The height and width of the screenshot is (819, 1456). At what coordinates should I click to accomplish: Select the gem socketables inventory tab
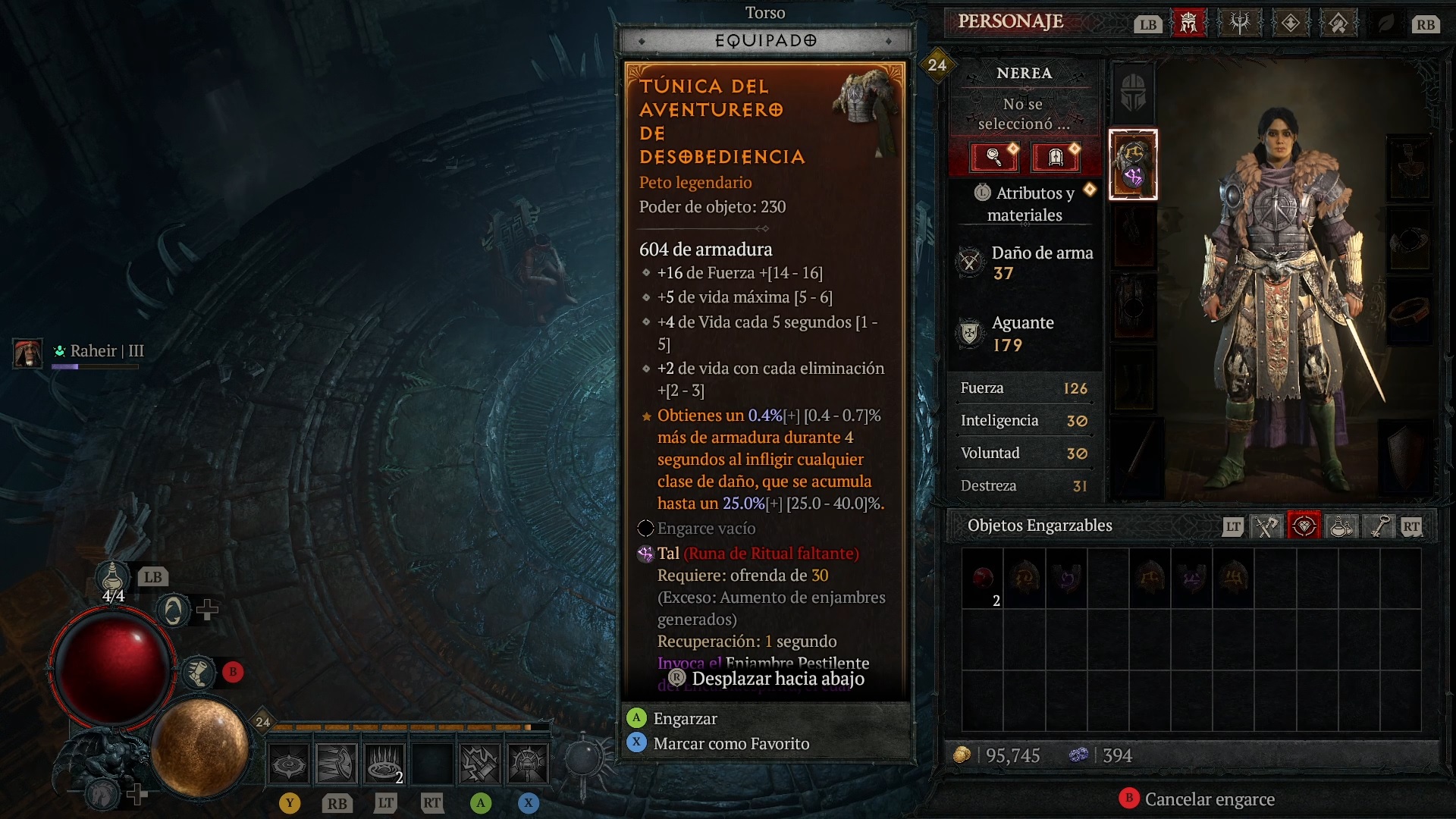pos(1304,526)
